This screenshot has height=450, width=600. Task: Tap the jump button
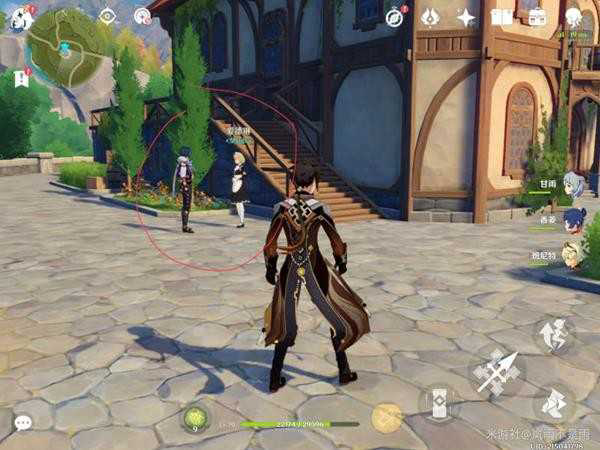[553, 335]
